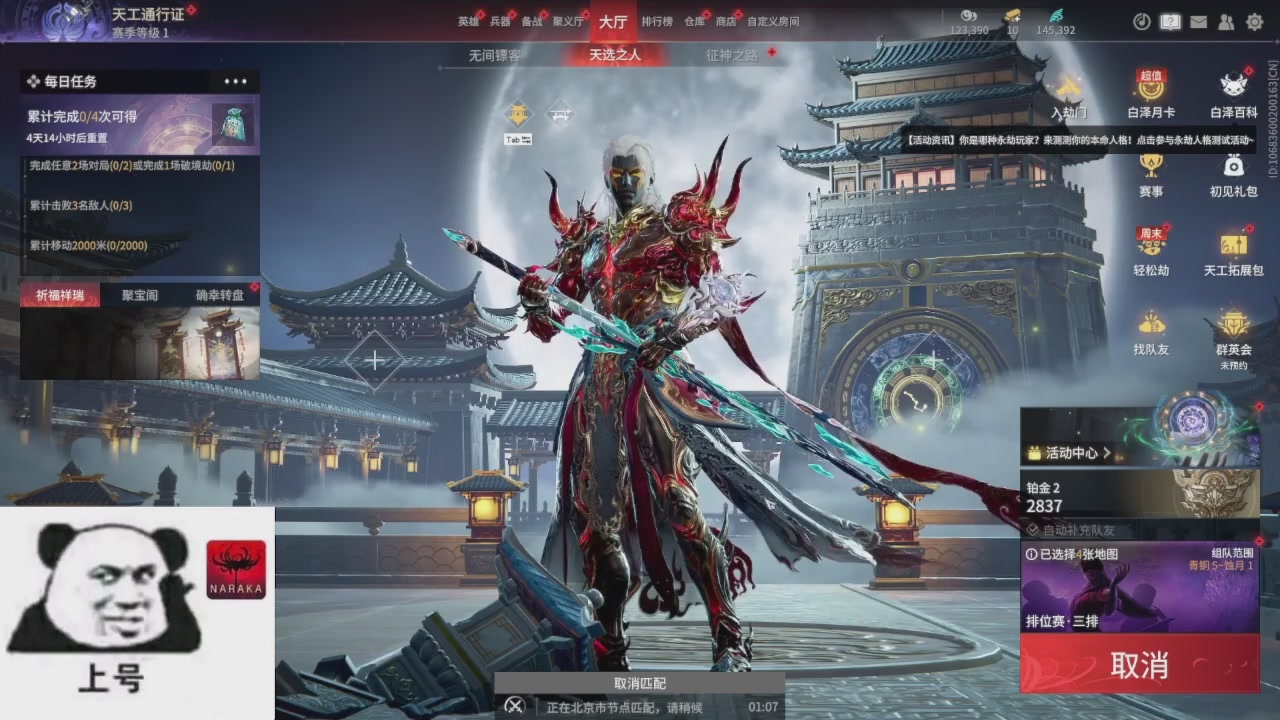Expand the daily tasks three-dot menu
Viewport: 1280px width, 720px height.
[x=235, y=82]
